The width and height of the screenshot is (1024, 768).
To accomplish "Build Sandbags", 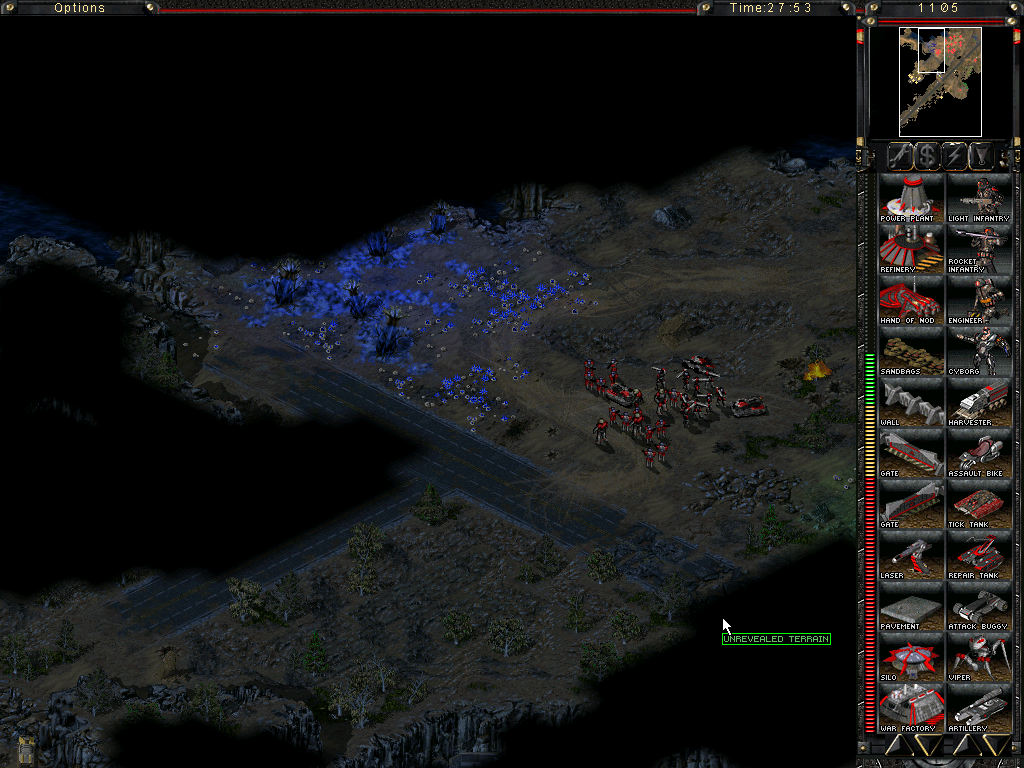I will [x=911, y=351].
